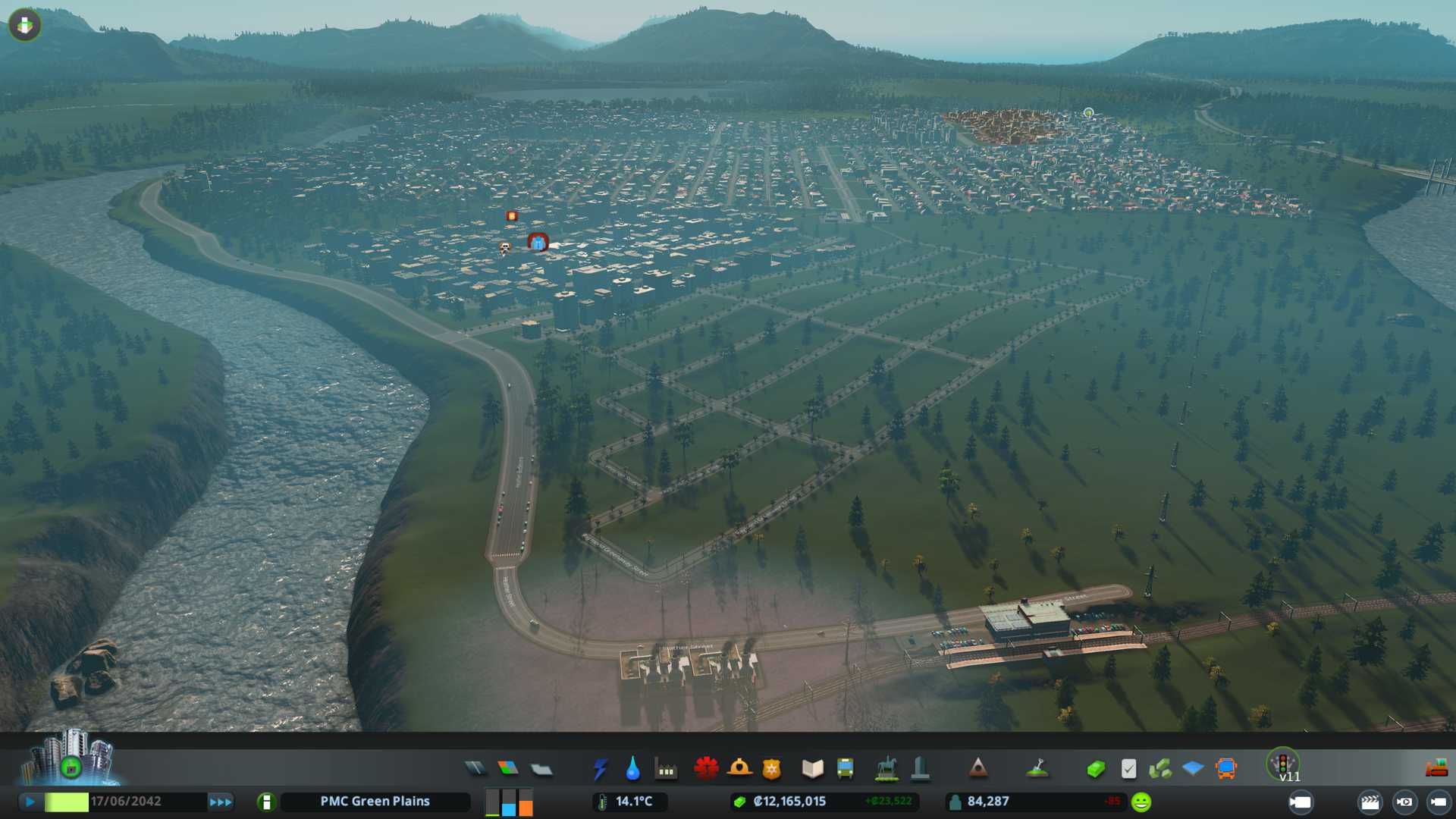Screen dimensions: 1456x819
Task: Select the Electricity lightning bolt menu
Action: point(600,769)
